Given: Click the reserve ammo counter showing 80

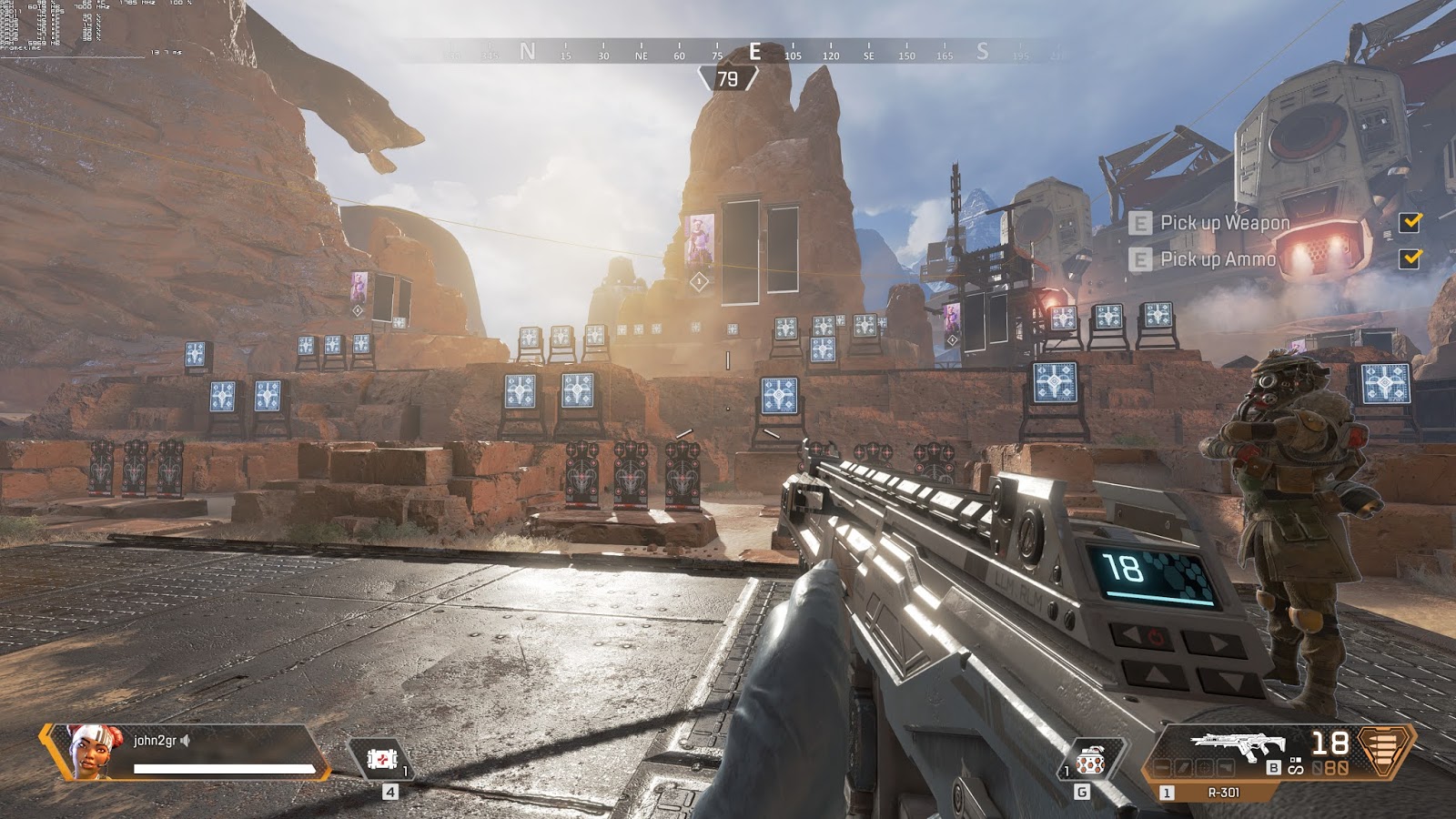Looking at the screenshot, I should [1338, 767].
